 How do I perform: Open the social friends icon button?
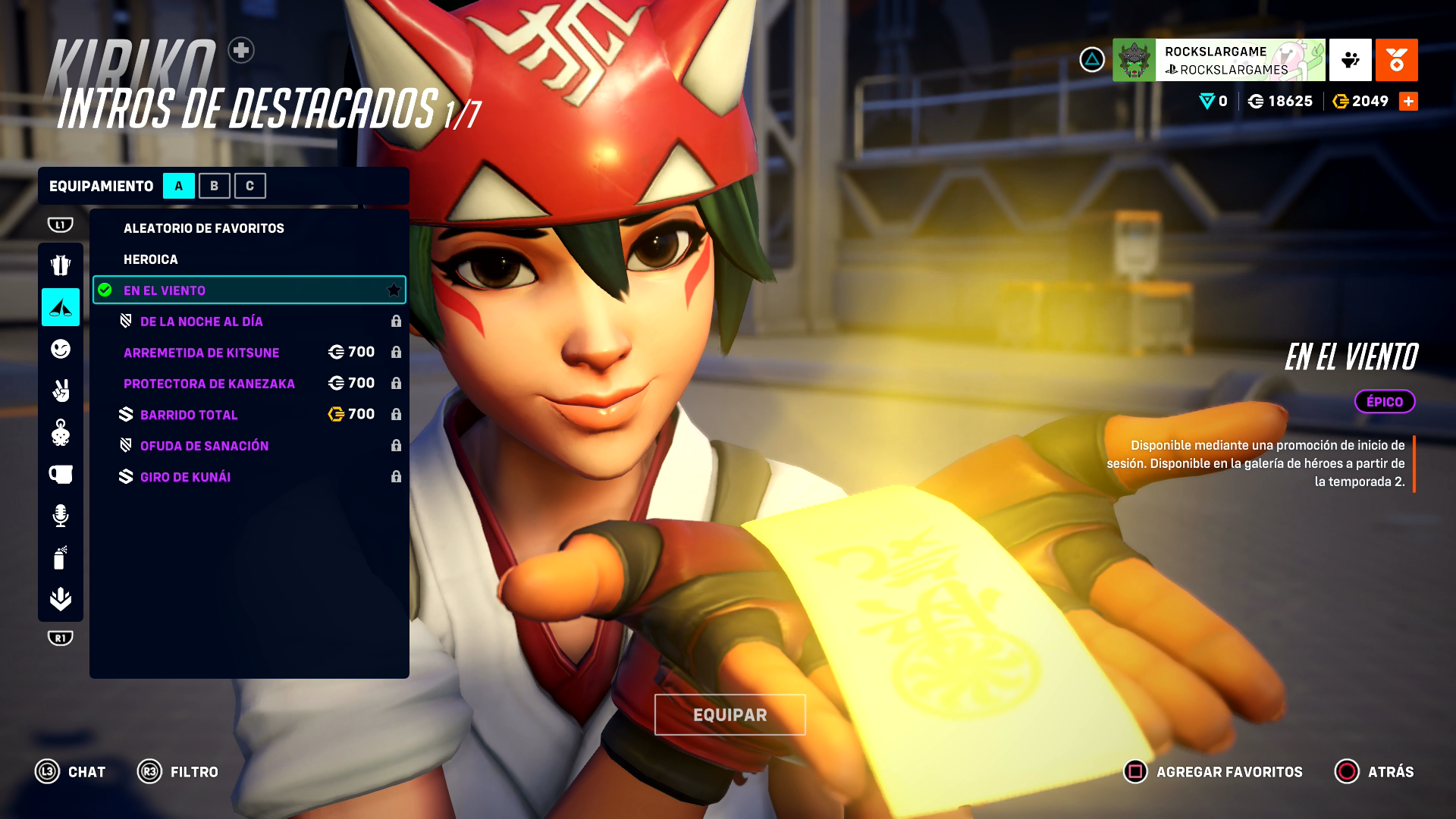click(x=1350, y=60)
